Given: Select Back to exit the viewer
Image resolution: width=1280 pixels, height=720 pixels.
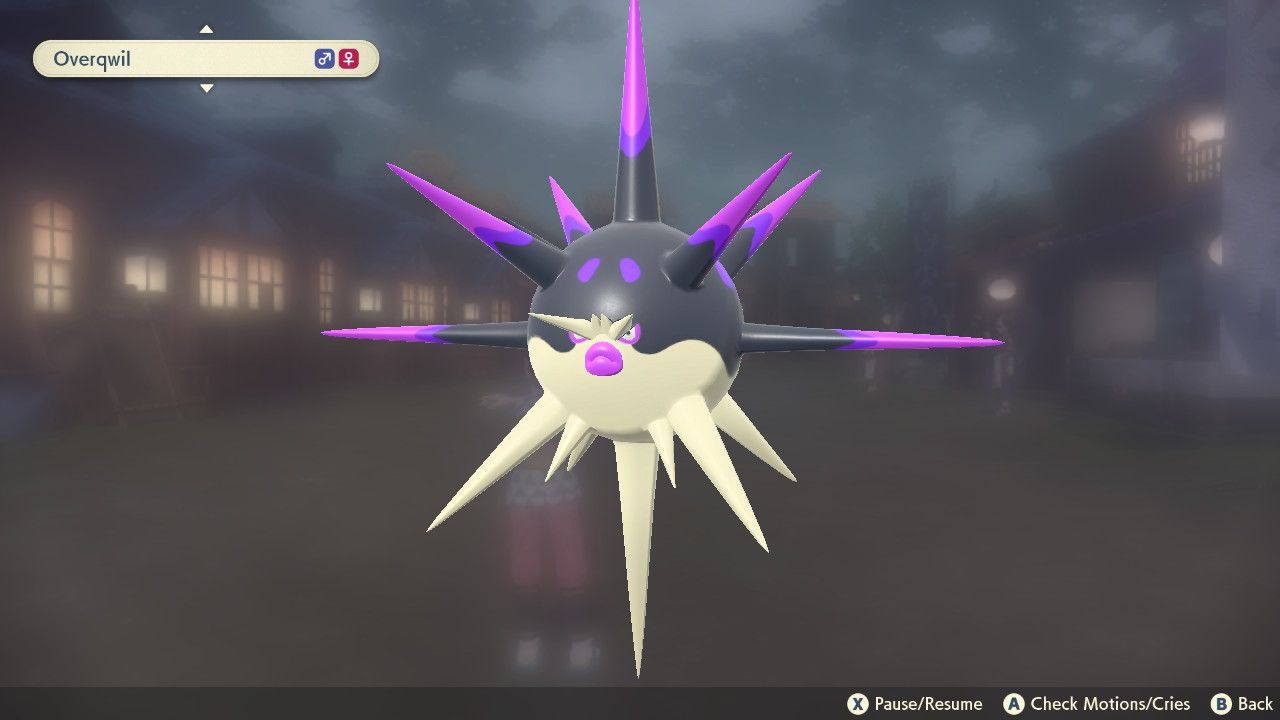Looking at the screenshot, I should click(x=1246, y=703).
